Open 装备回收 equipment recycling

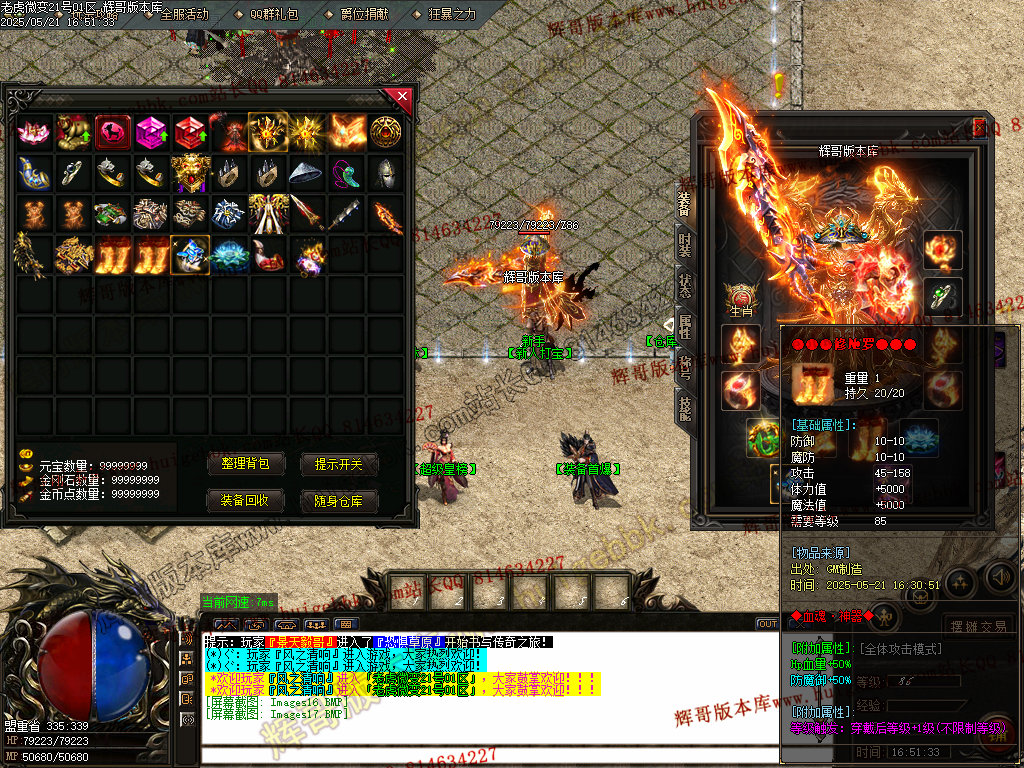pos(246,501)
